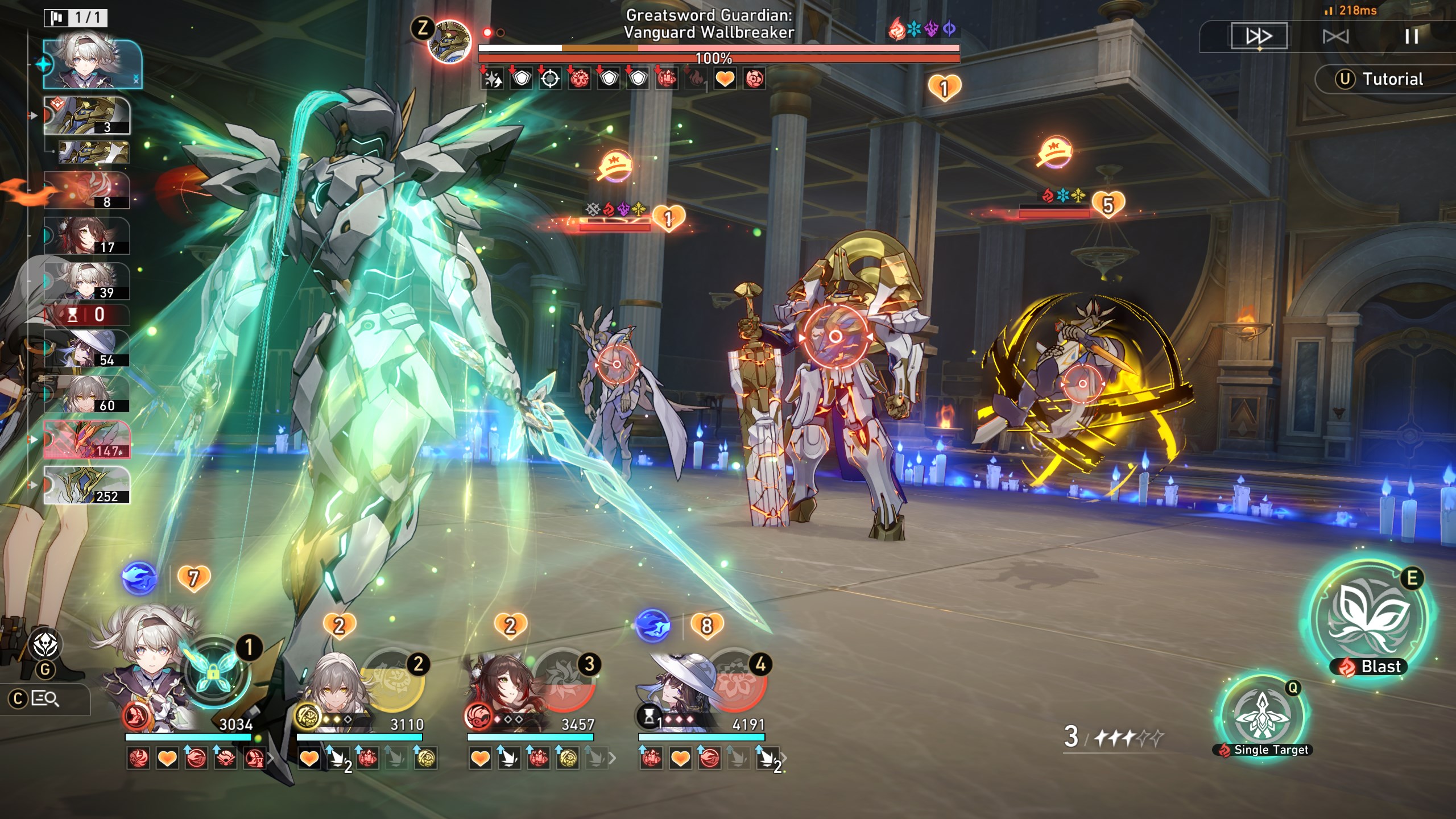
Task: Expand the first character's buff icons list
Action: pyautogui.click(x=271, y=758)
